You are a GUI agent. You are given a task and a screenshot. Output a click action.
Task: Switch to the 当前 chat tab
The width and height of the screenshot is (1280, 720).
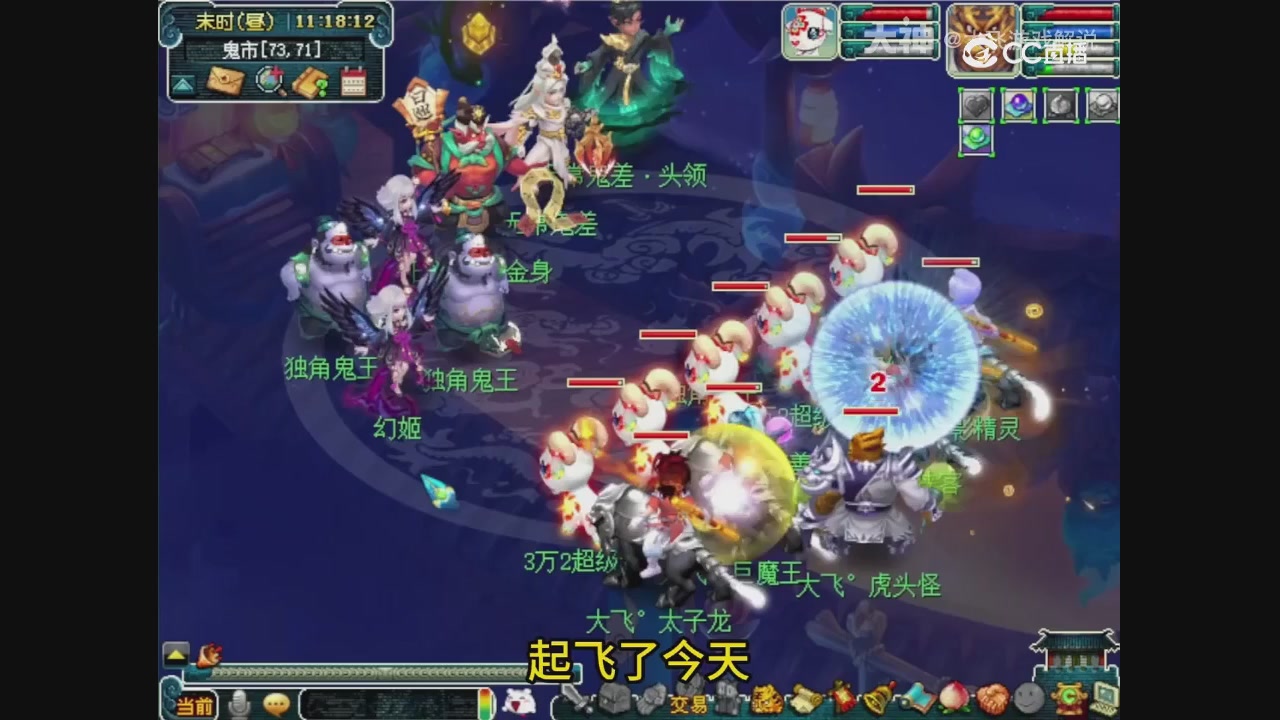click(195, 706)
